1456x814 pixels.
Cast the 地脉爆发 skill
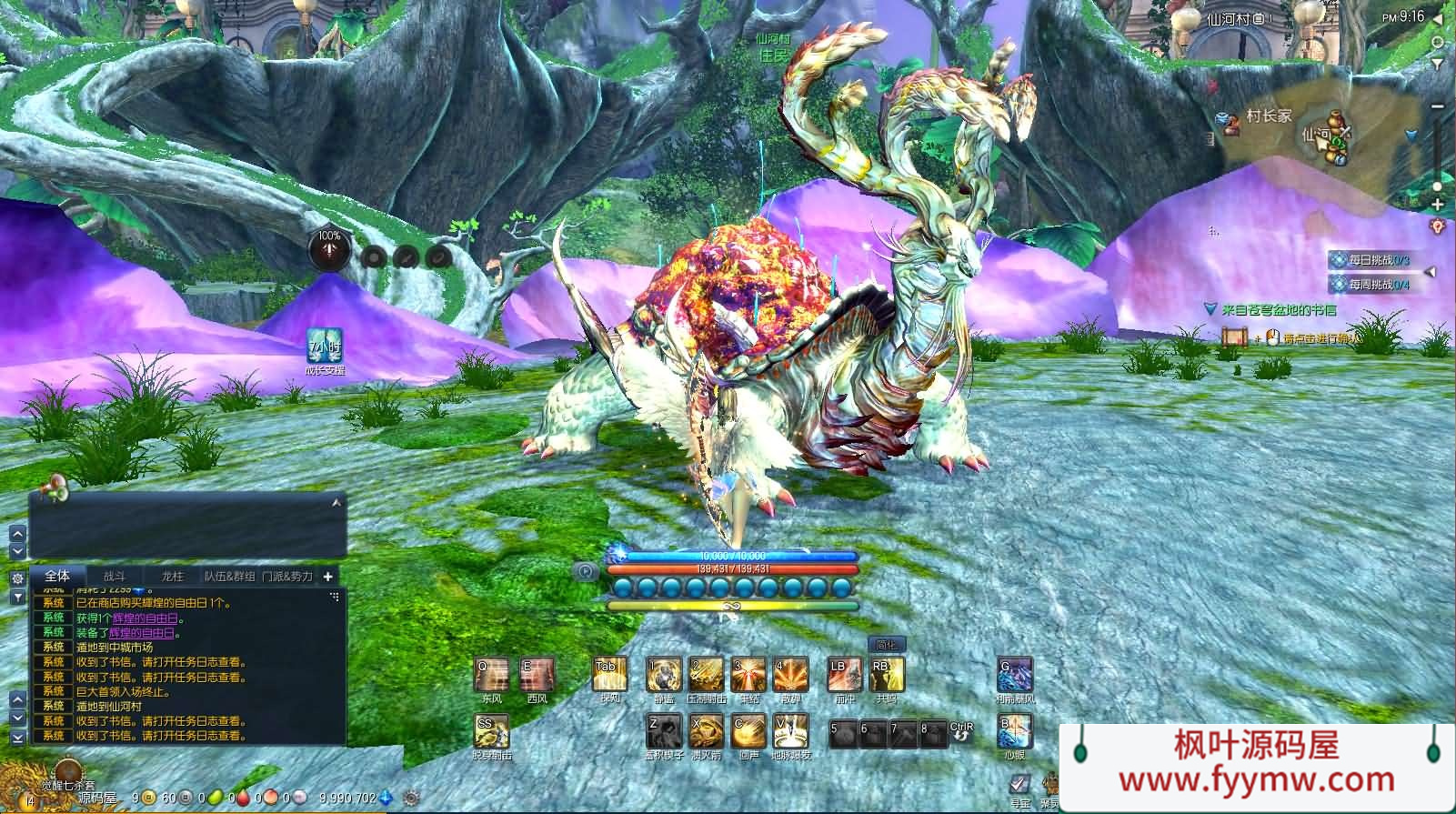791,730
